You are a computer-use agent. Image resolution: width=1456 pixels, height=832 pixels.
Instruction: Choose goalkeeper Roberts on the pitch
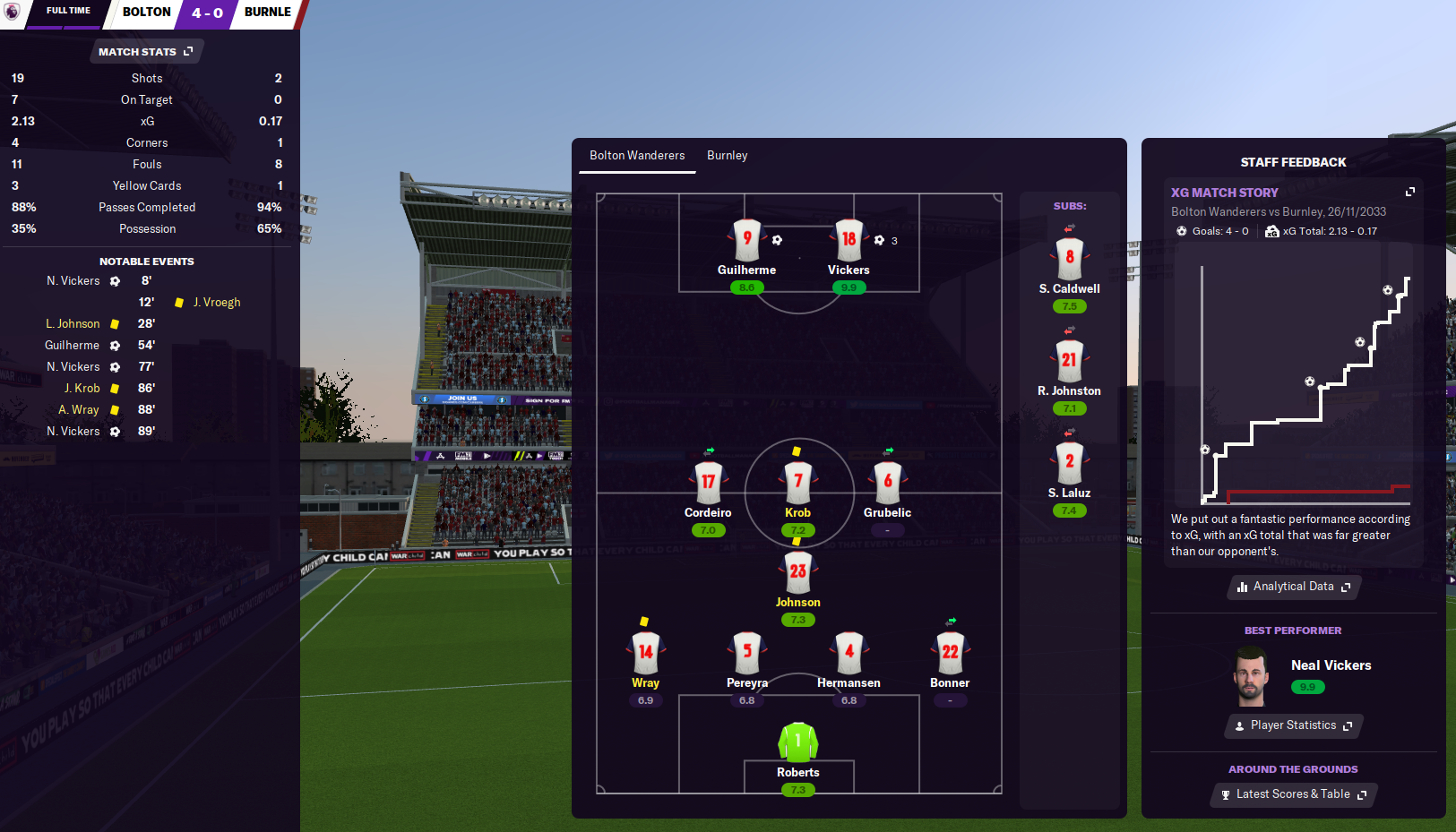pos(797,742)
